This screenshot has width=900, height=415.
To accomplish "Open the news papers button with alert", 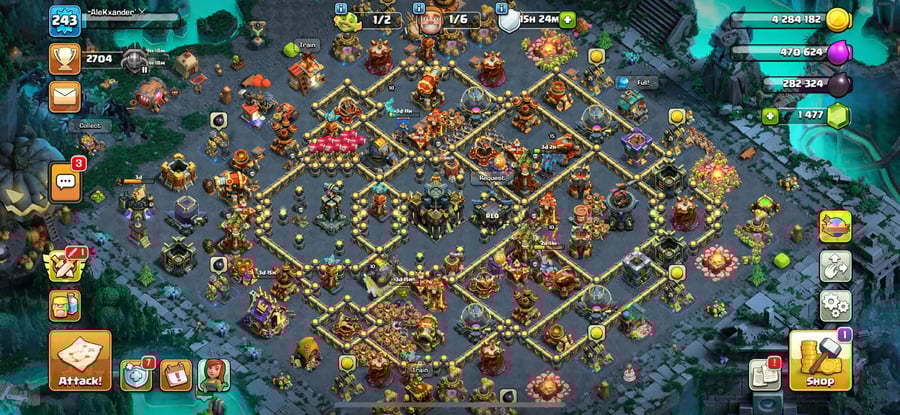I will click(764, 375).
